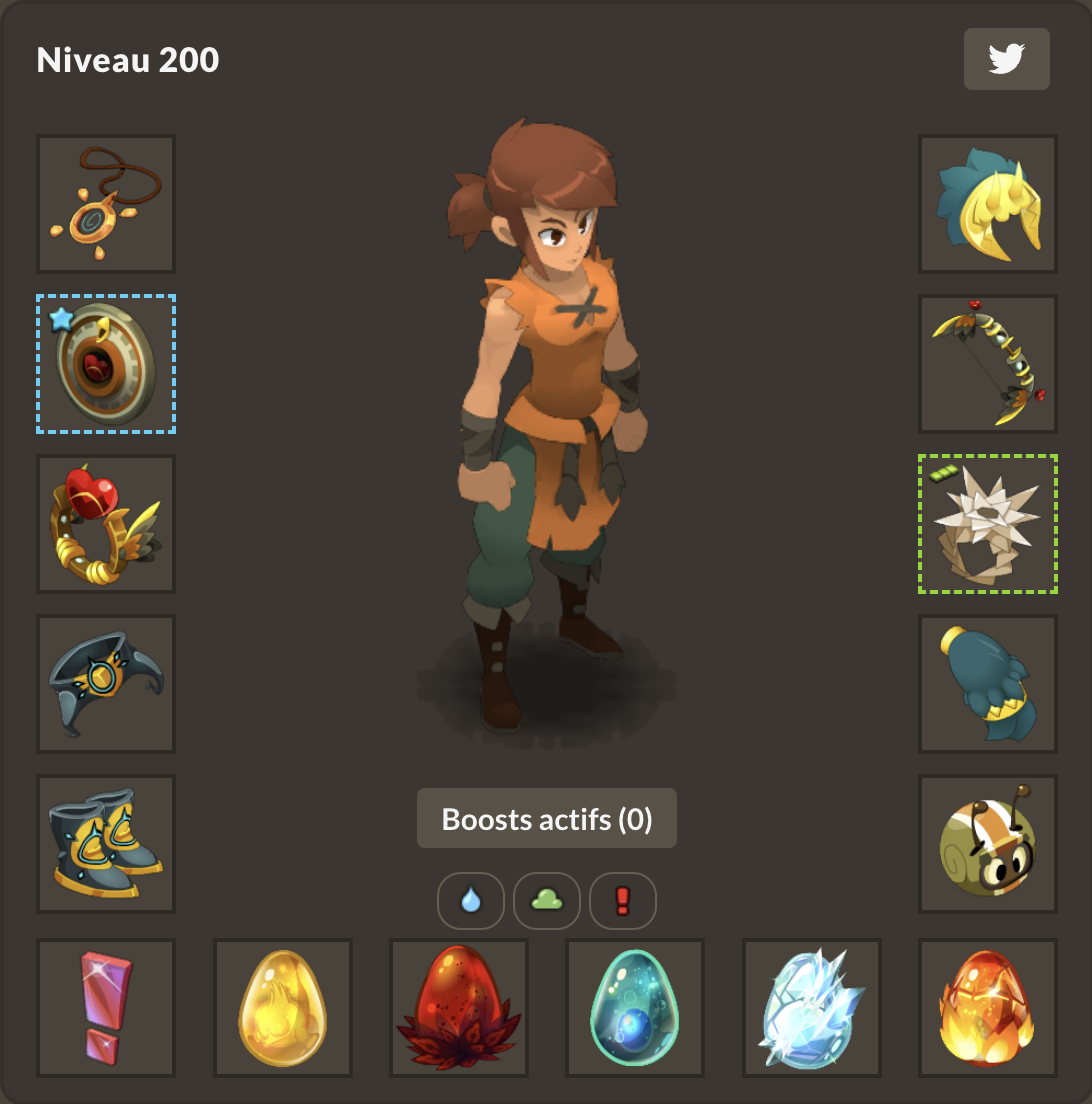Screen dimensions: 1092x1104
Task: Click the round shield with red heart
Action: 106,364
